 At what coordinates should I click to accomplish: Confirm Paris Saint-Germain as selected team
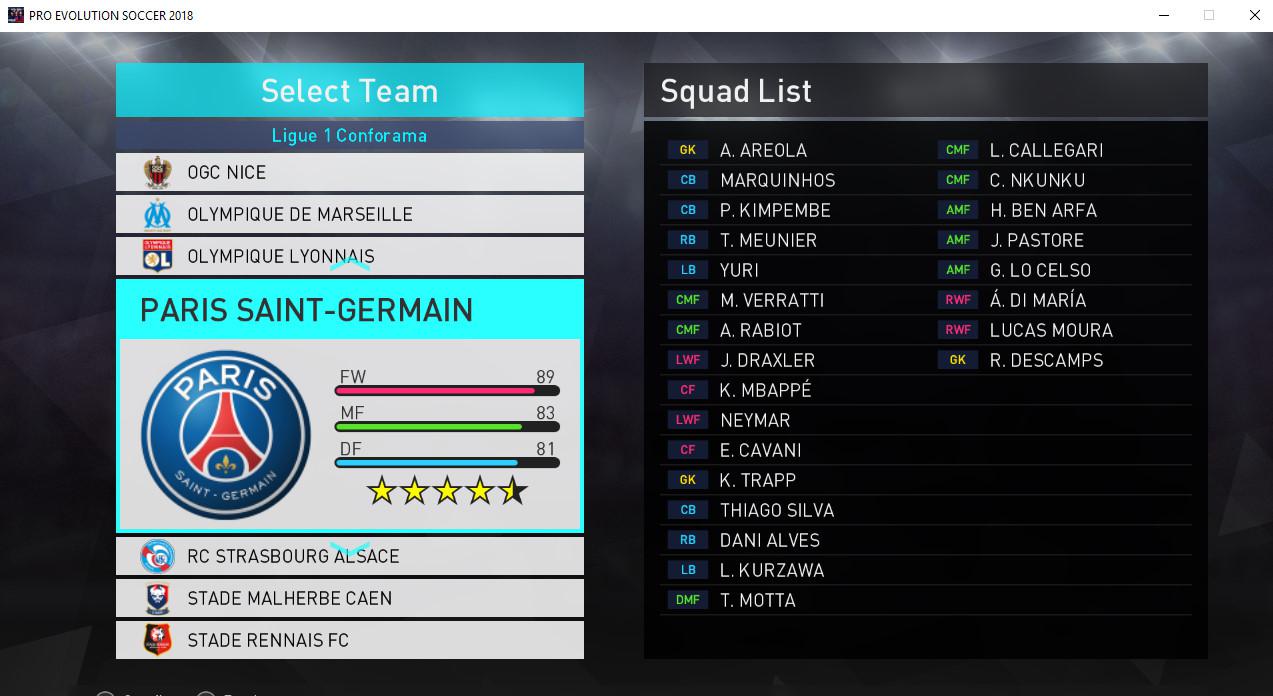click(349, 405)
